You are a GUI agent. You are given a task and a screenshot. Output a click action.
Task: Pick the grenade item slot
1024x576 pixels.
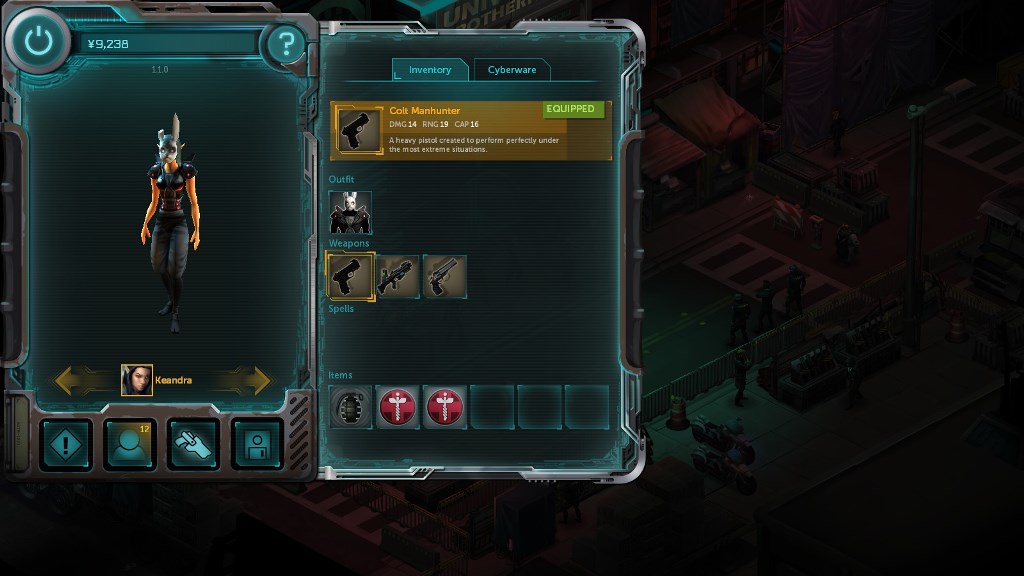click(351, 408)
